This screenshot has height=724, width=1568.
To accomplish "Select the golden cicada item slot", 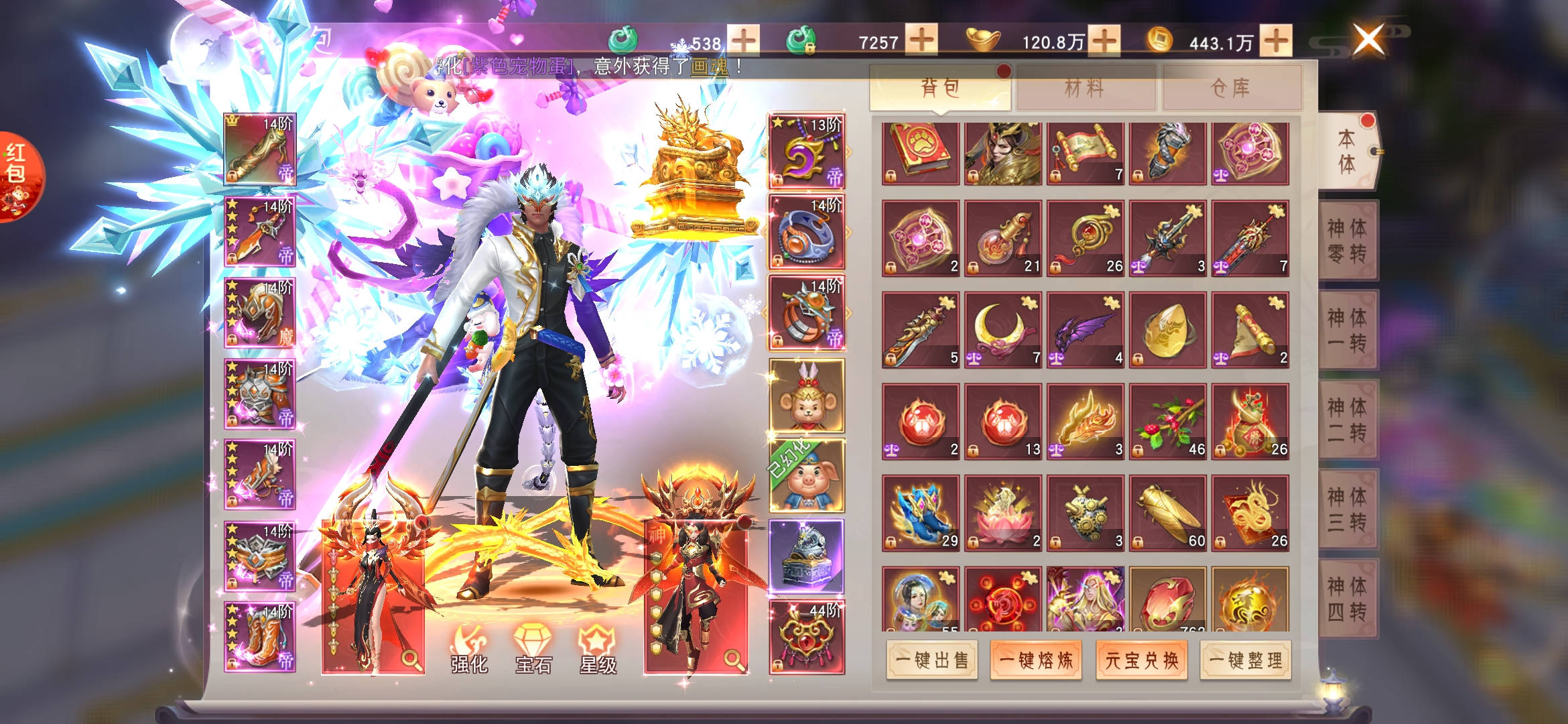I will point(1167,513).
